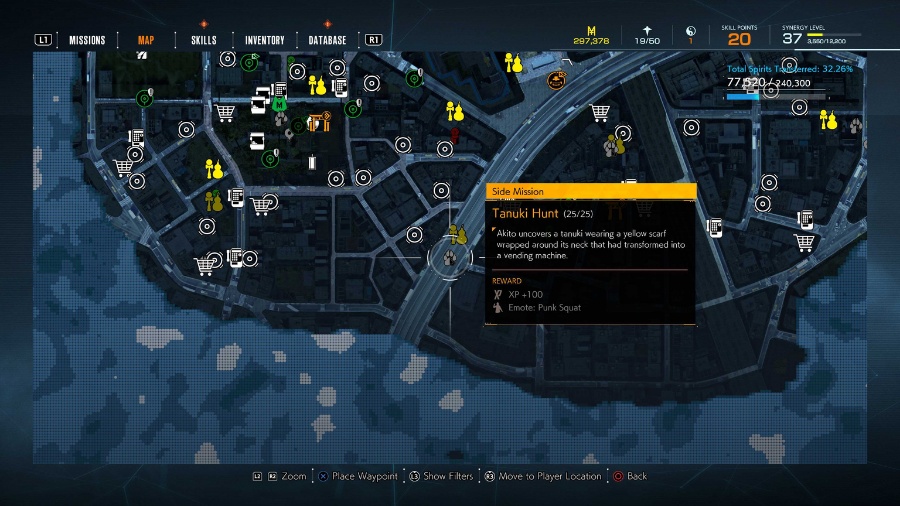The width and height of the screenshot is (900, 506).
Task: Open the Inventory tab
Action: tap(265, 40)
